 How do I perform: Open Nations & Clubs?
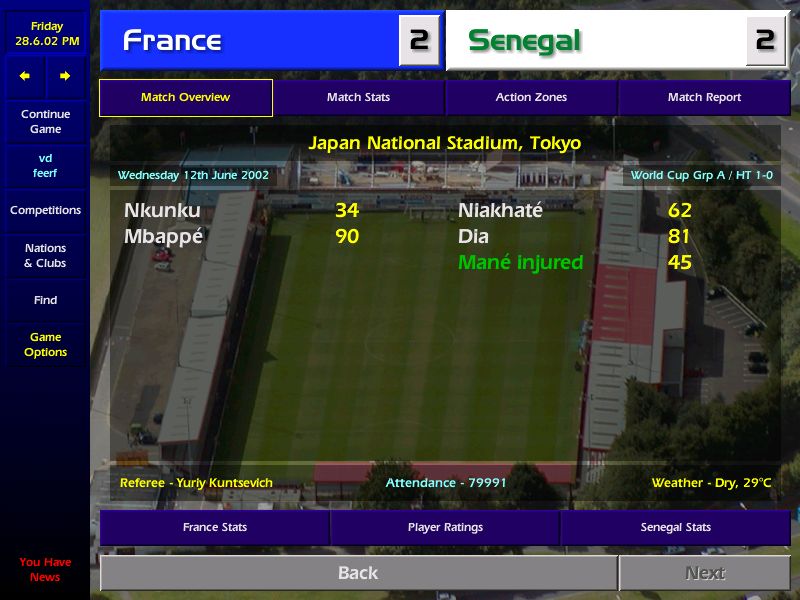(45, 256)
